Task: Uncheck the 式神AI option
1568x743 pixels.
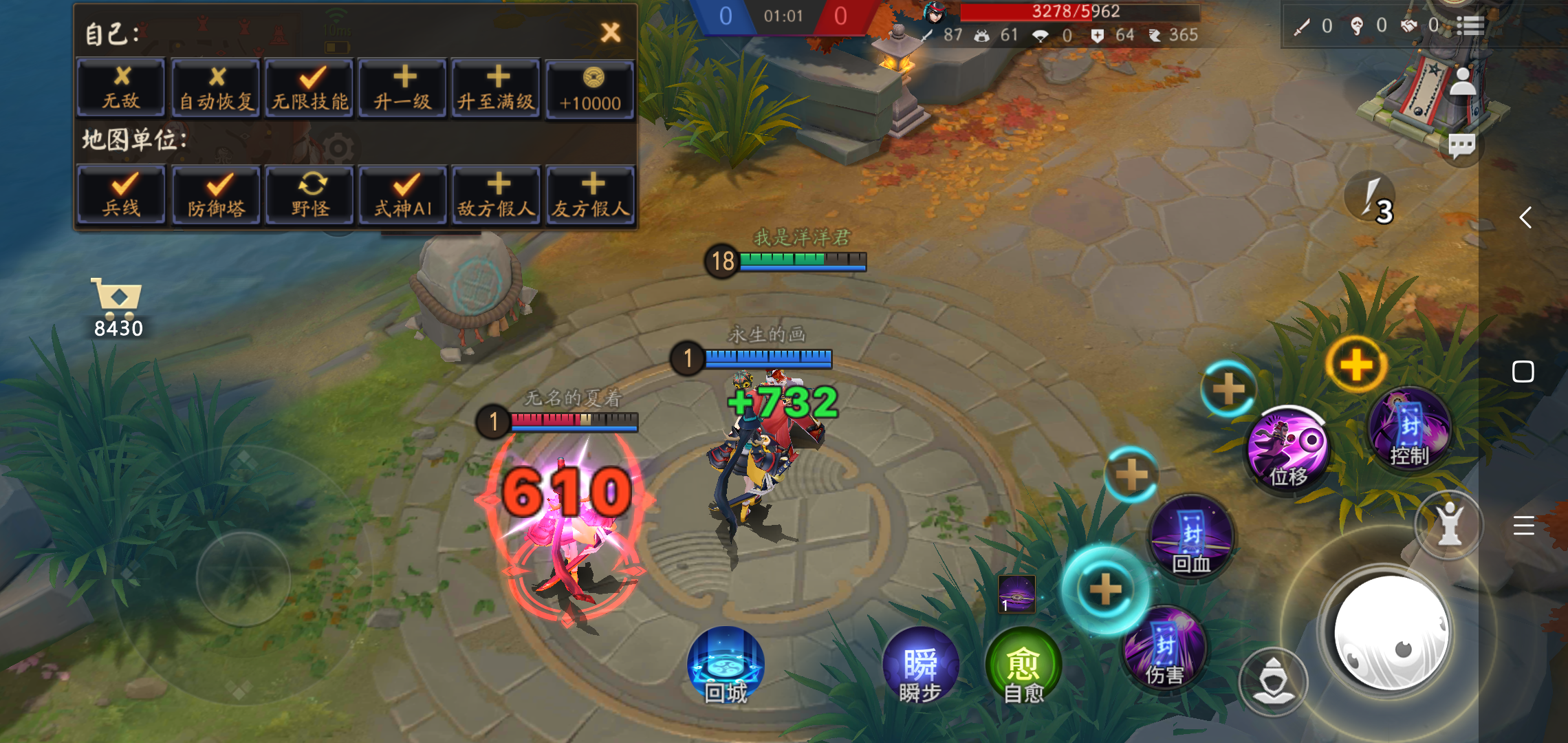Action: point(402,193)
